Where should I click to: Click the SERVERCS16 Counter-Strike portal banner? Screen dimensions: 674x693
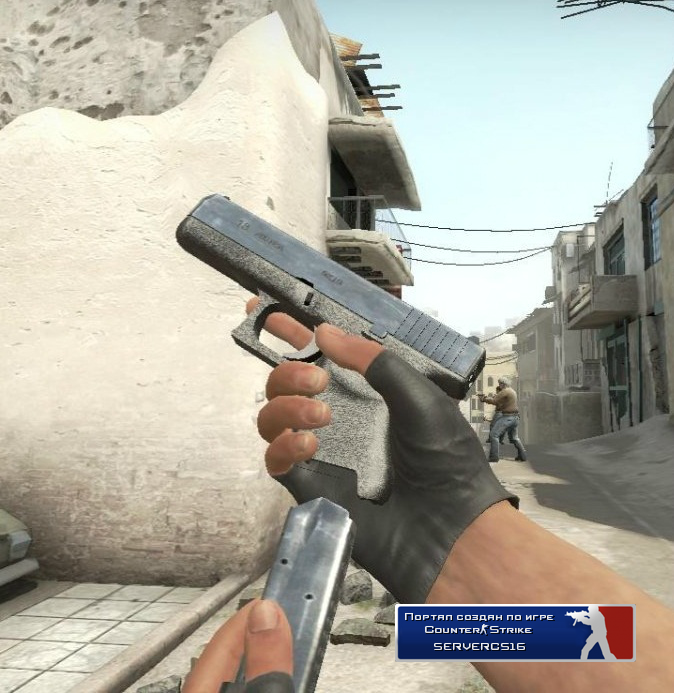[515, 632]
